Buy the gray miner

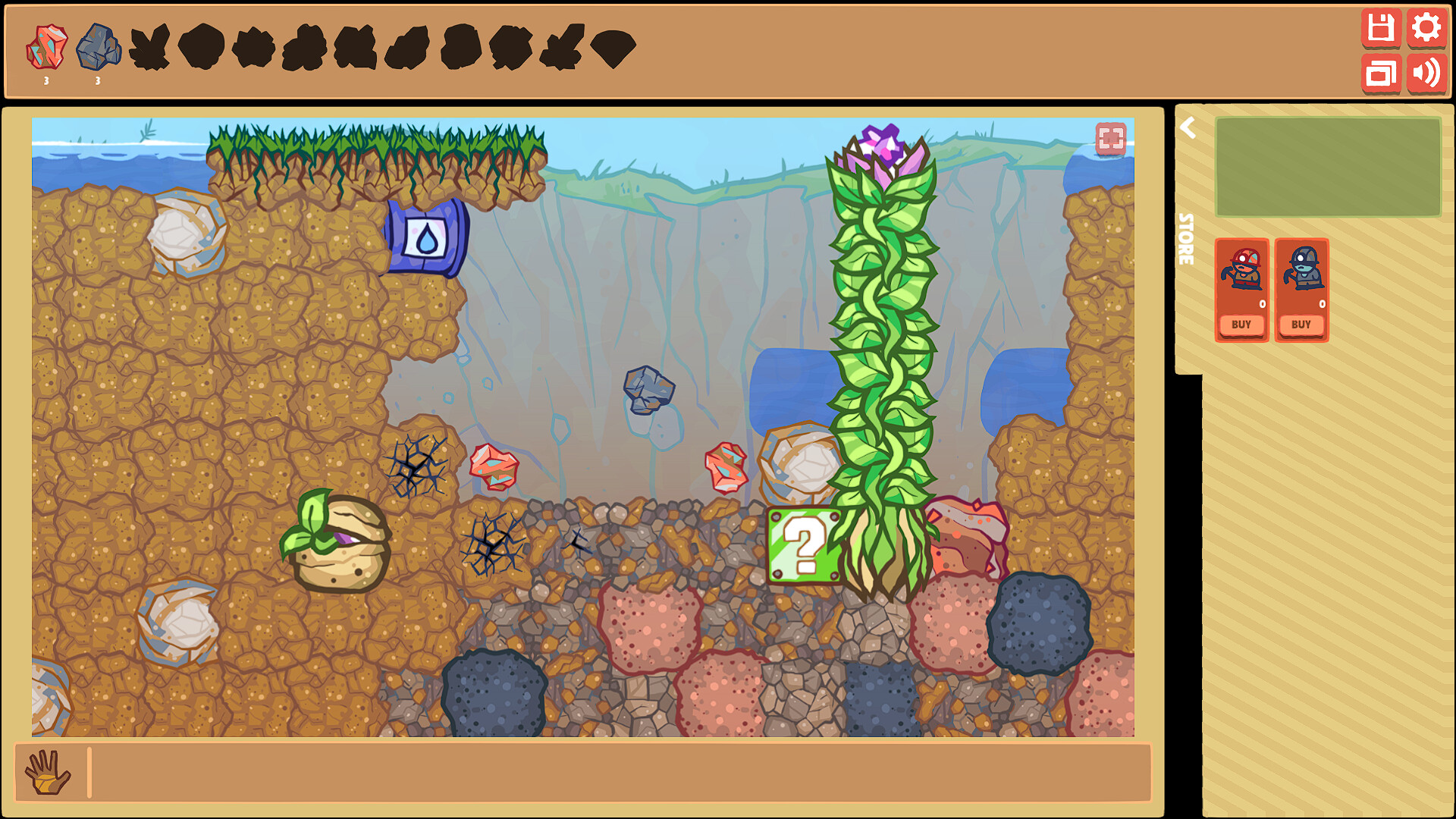pyautogui.click(x=1301, y=325)
